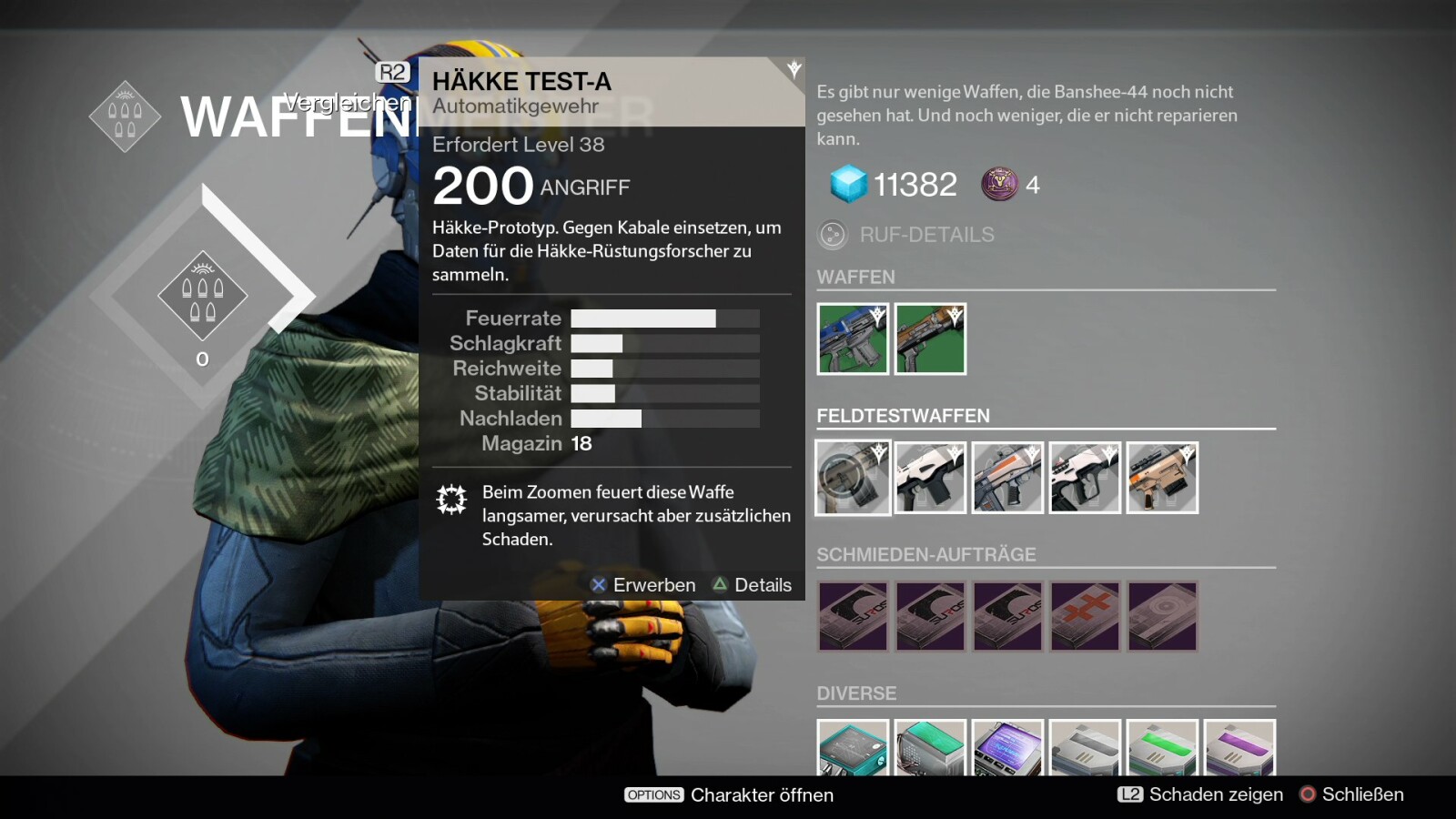The height and width of the screenshot is (819, 1456).
Task: Open character via Charakter öffnen
Action: click(x=729, y=794)
